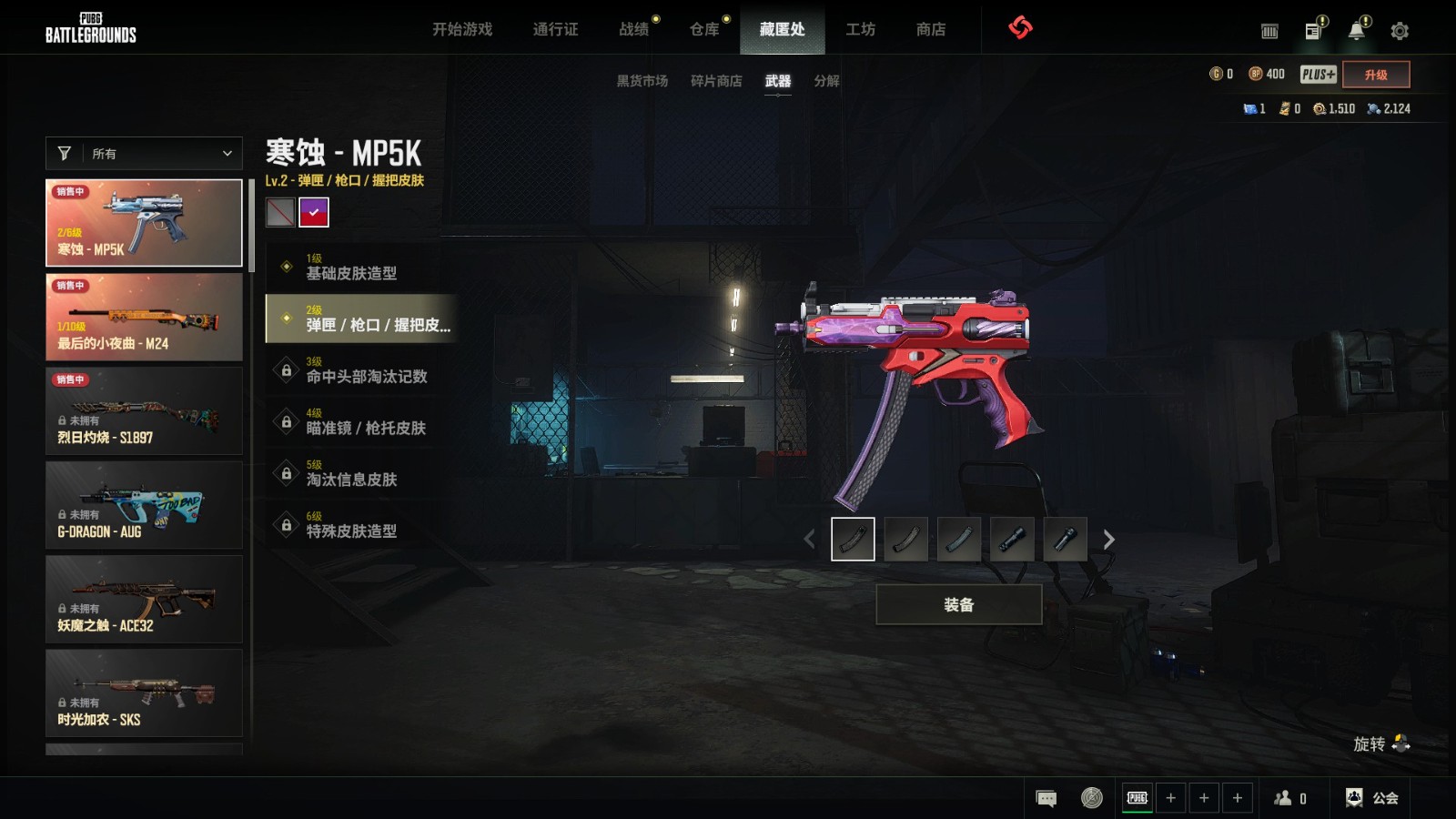
Task: Choose the 时光加农 - SKS skin
Action: [144, 693]
